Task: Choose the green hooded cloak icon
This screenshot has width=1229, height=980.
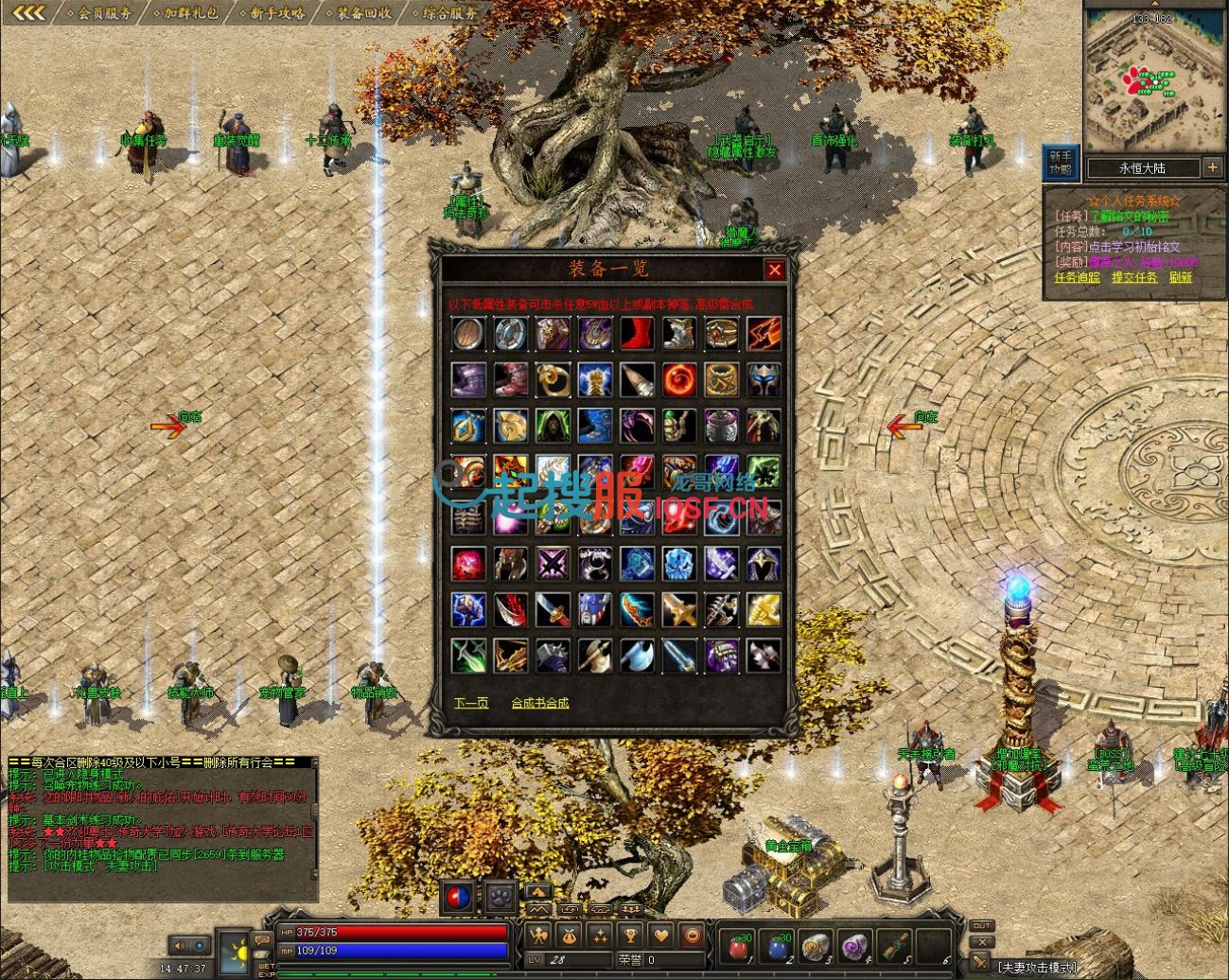Action: click(x=553, y=426)
